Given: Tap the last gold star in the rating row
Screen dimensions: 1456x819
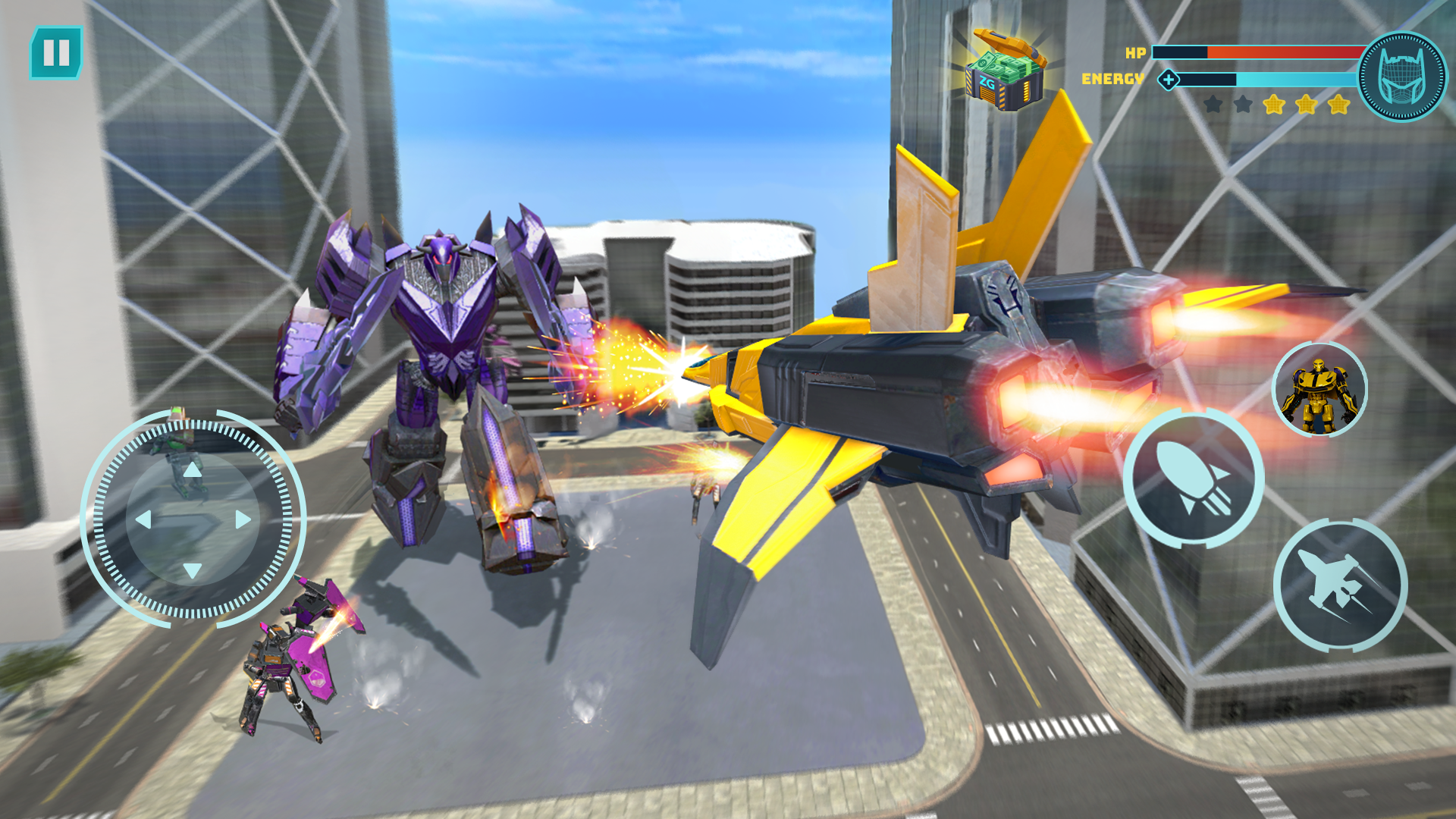Looking at the screenshot, I should point(1338,106).
